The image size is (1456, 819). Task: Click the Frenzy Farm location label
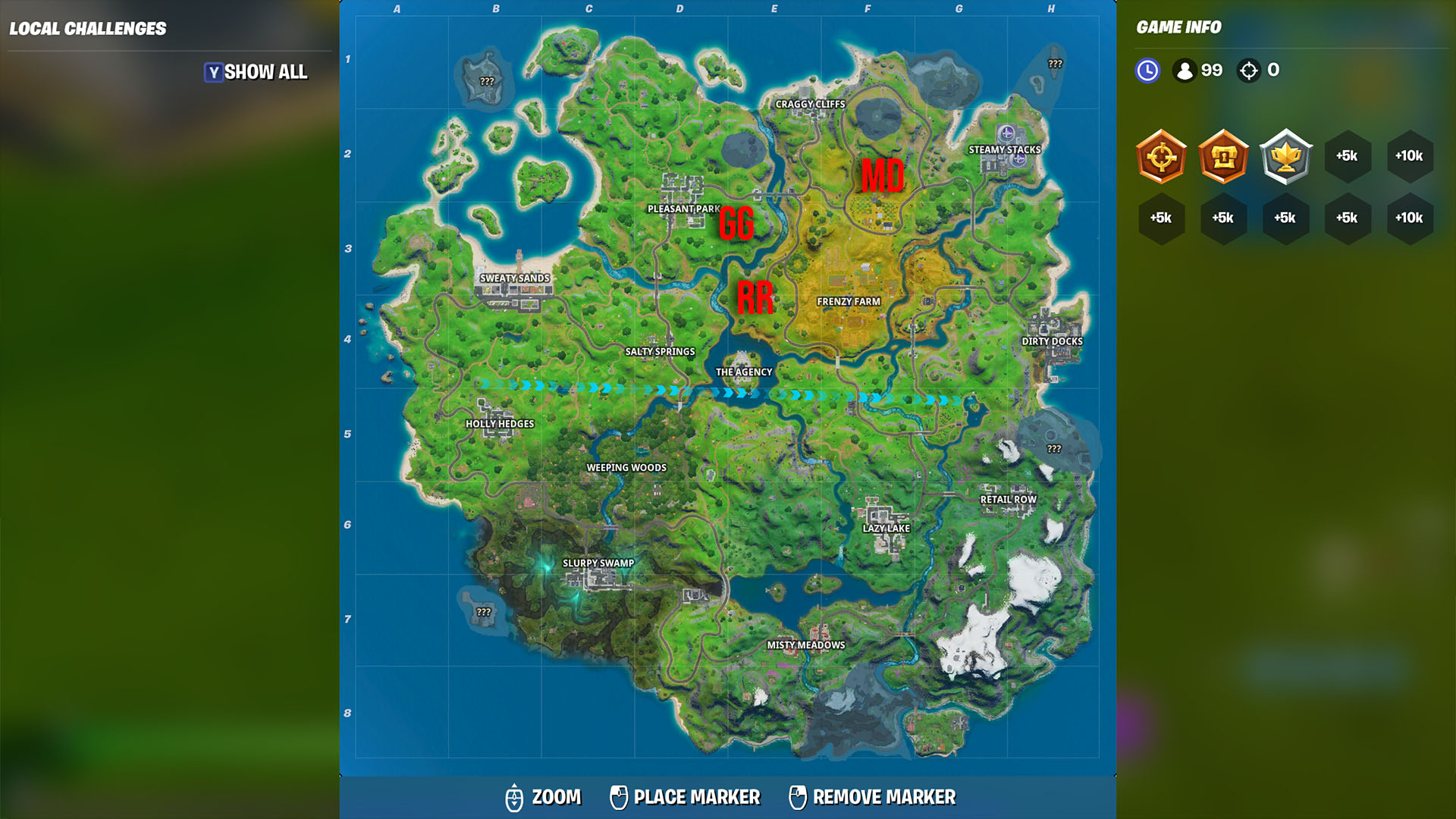point(849,300)
